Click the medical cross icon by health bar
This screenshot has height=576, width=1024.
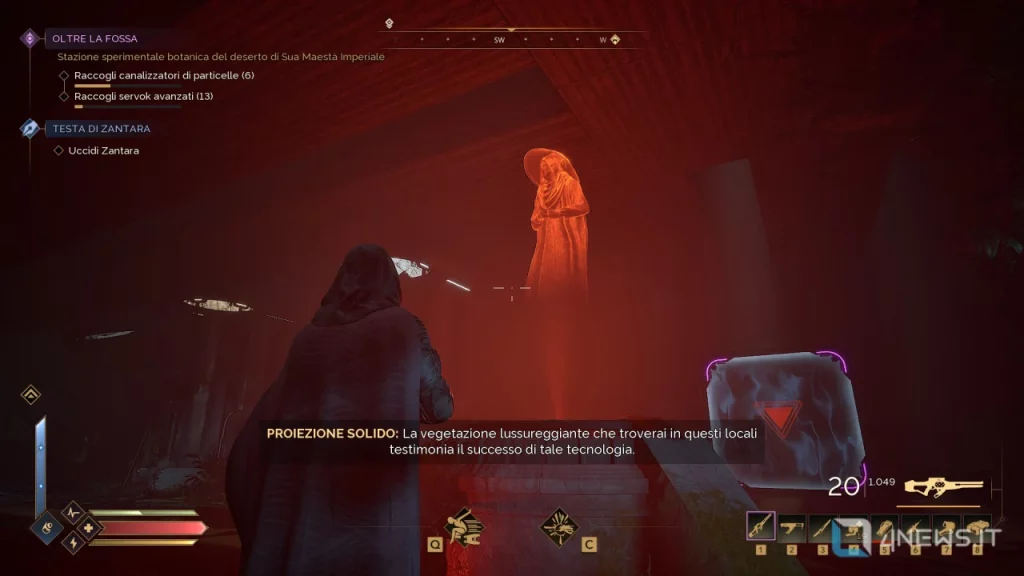coord(88,527)
